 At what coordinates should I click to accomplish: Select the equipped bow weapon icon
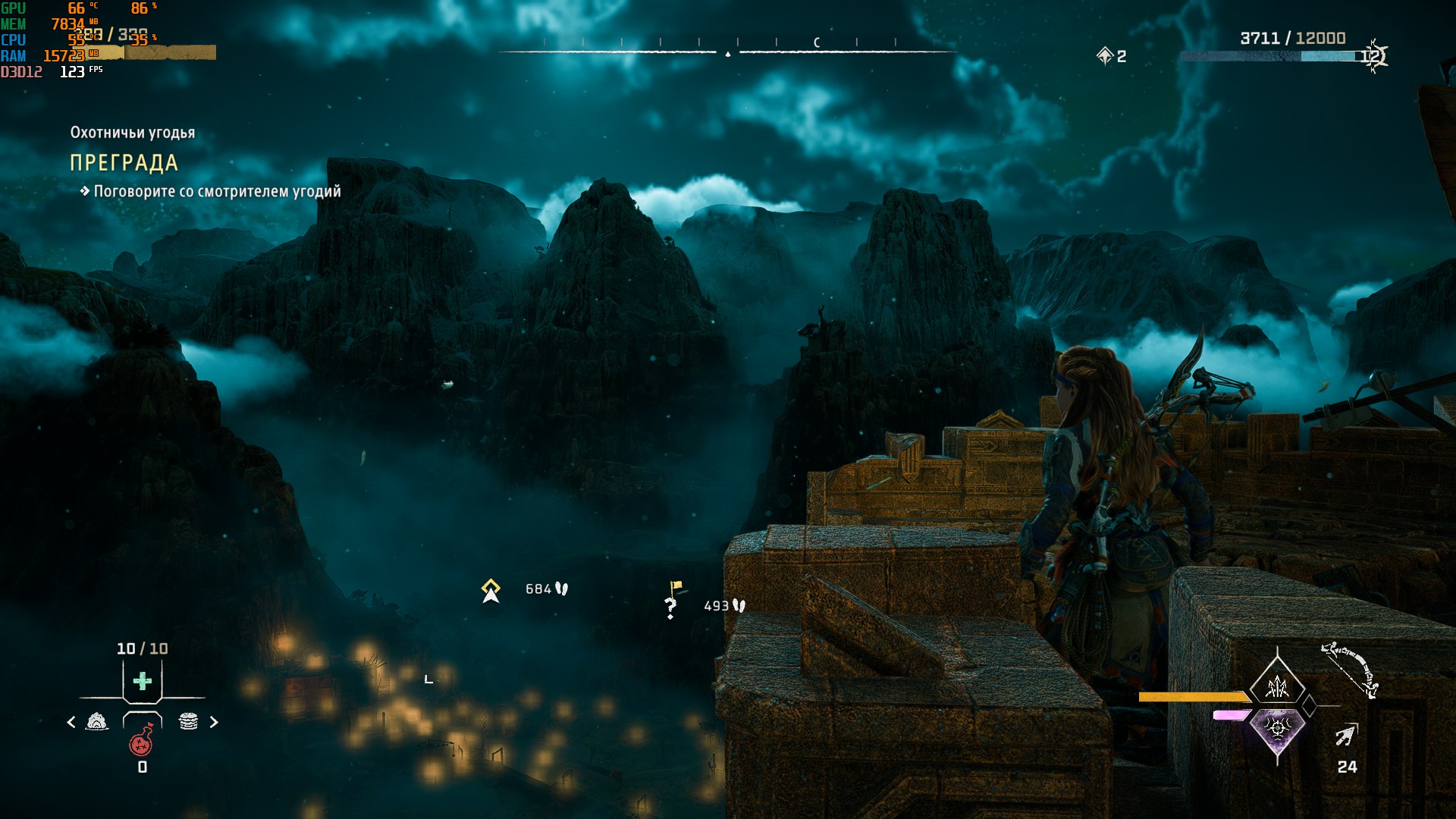pyautogui.click(x=1351, y=670)
